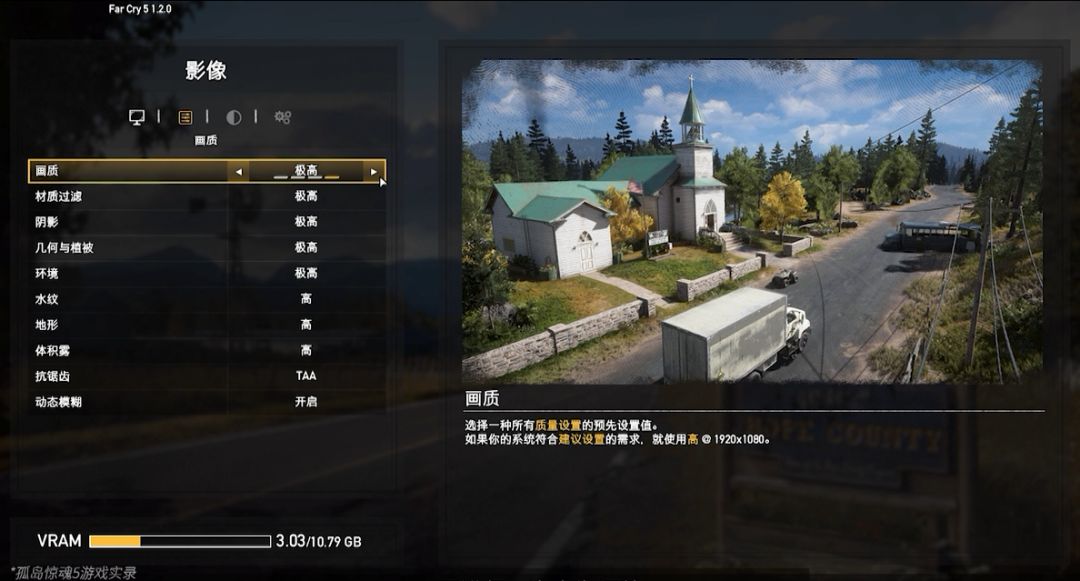Choose the 几何与植被 setting row
This screenshot has height=581, width=1080.
(x=206, y=247)
